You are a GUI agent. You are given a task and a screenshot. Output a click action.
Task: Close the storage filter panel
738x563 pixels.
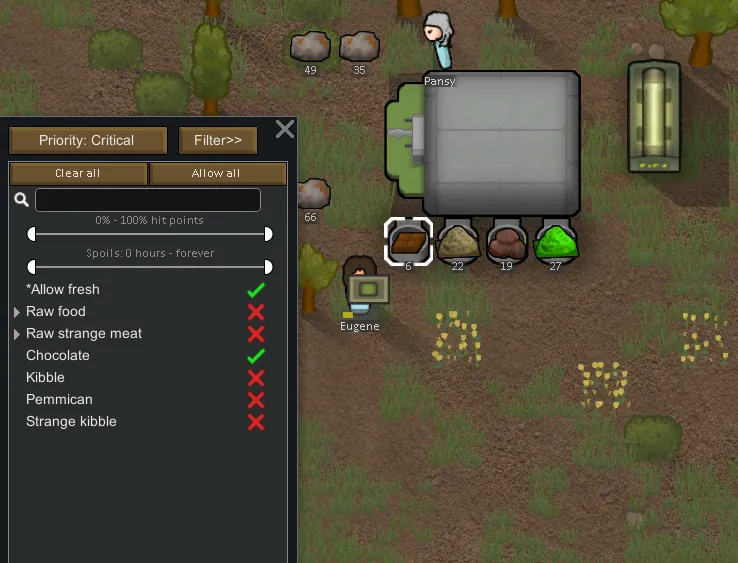pyautogui.click(x=285, y=129)
